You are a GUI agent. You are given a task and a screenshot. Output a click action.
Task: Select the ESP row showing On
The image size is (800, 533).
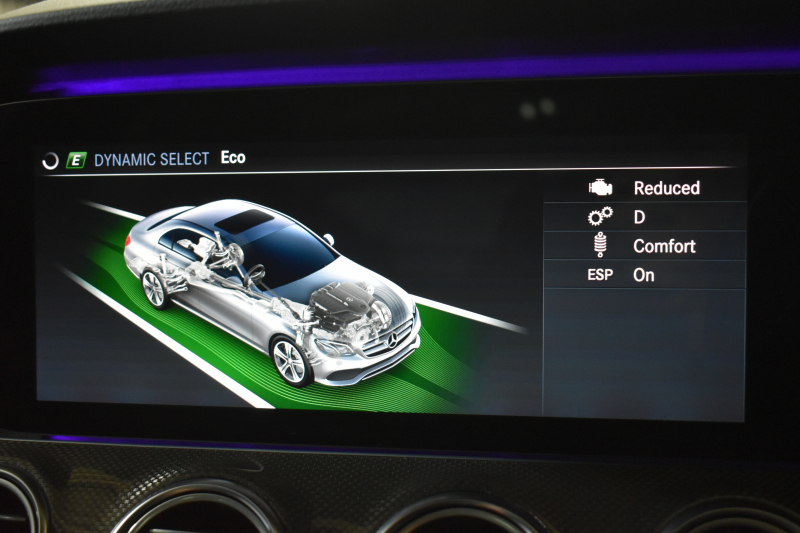tap(645, 275)
